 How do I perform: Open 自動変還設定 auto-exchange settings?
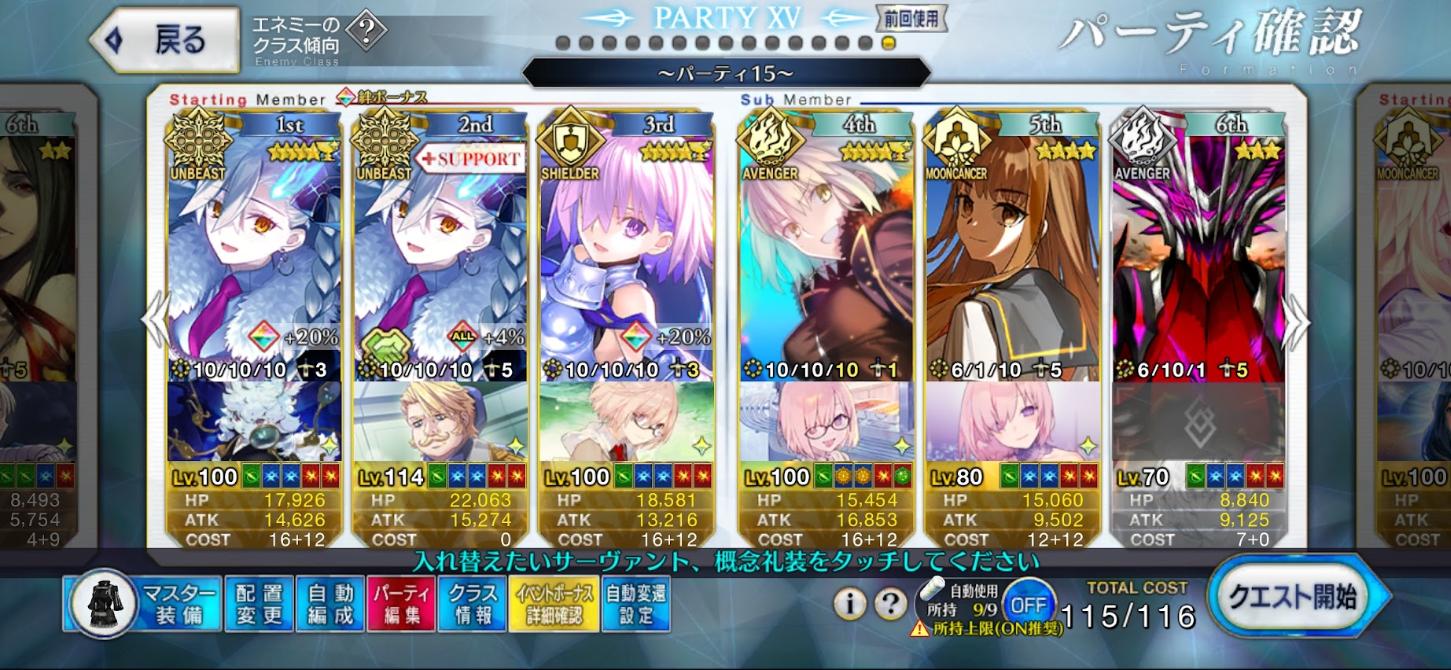(636, 604)
